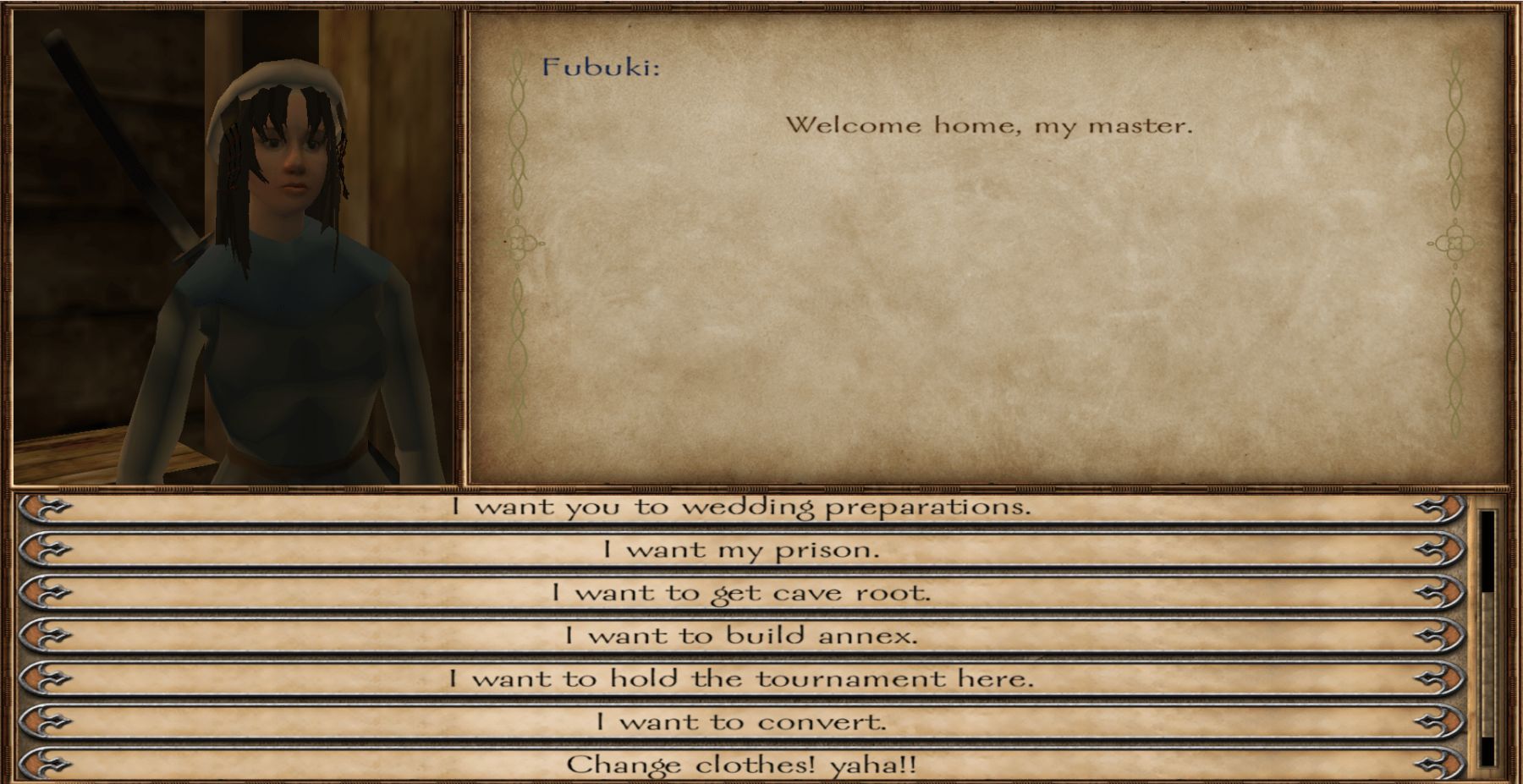
Task: Click "Change clothes! yaha!!" reply
Action: coord(741,765)
